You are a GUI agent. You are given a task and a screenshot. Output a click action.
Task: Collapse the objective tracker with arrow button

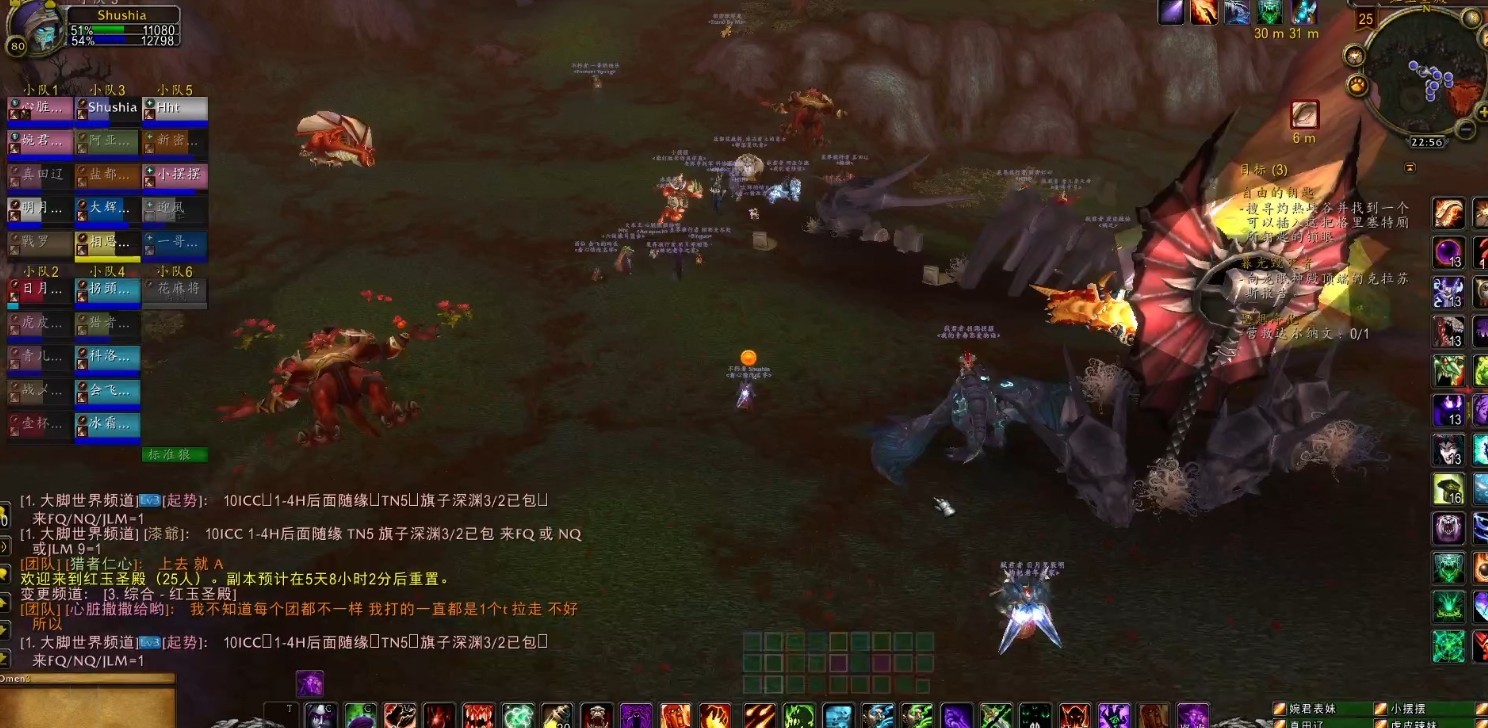click(x=1410, y=168)
